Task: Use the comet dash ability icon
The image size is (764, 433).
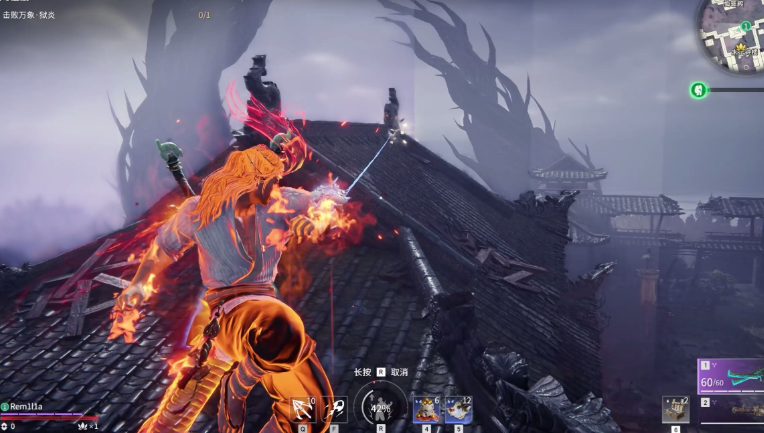Action: (x=334, y=409)
